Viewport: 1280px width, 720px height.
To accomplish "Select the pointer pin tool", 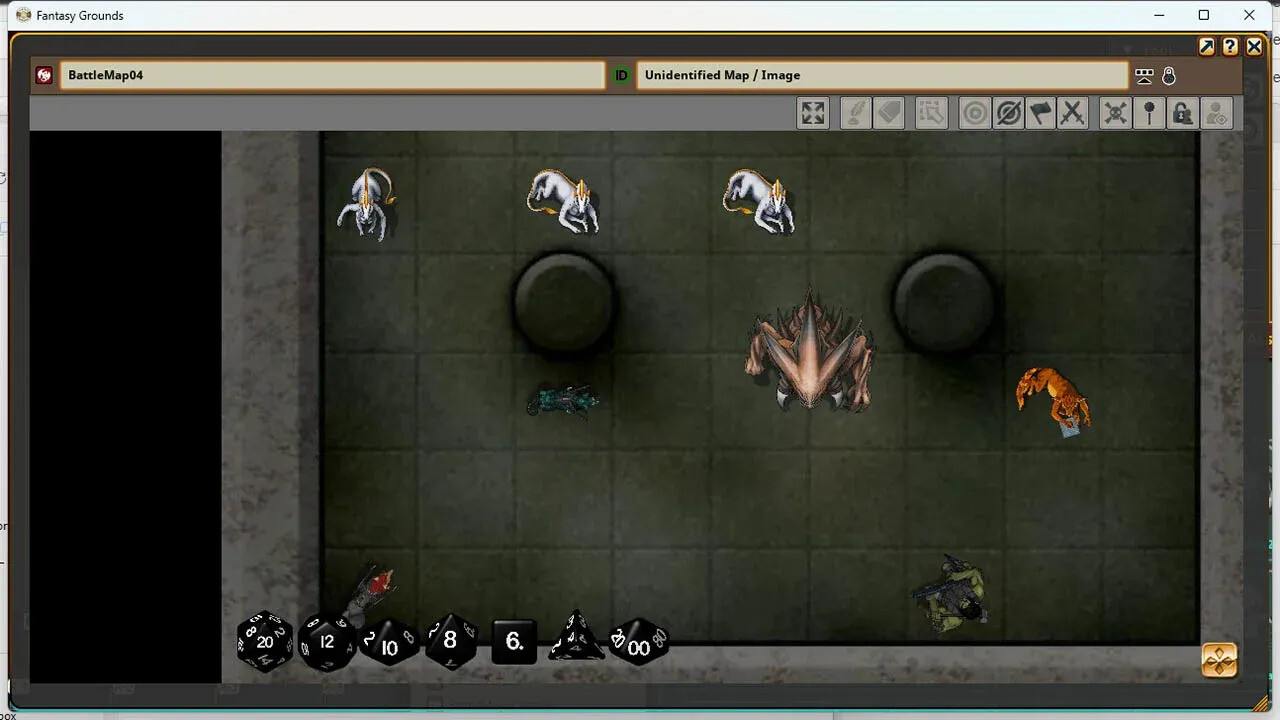I will [1148, 112].
